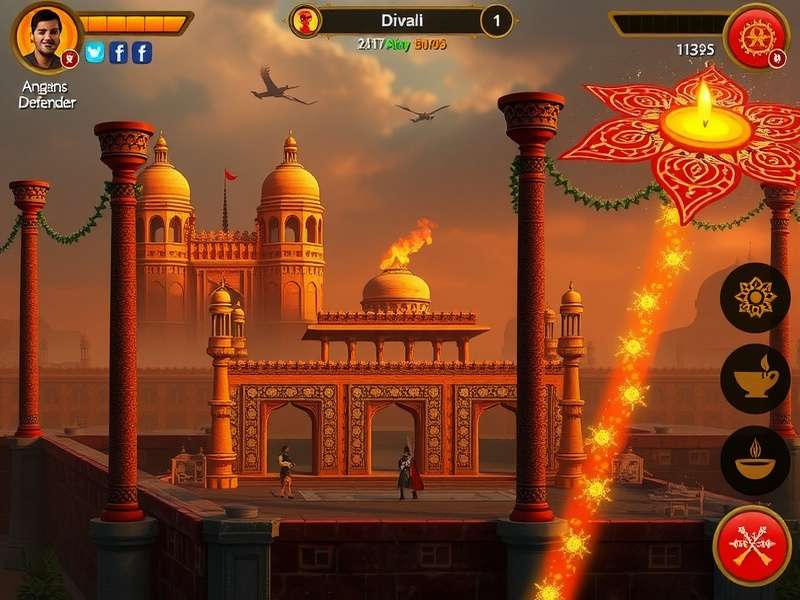Open the player avatar portrait

coord(46,36)
